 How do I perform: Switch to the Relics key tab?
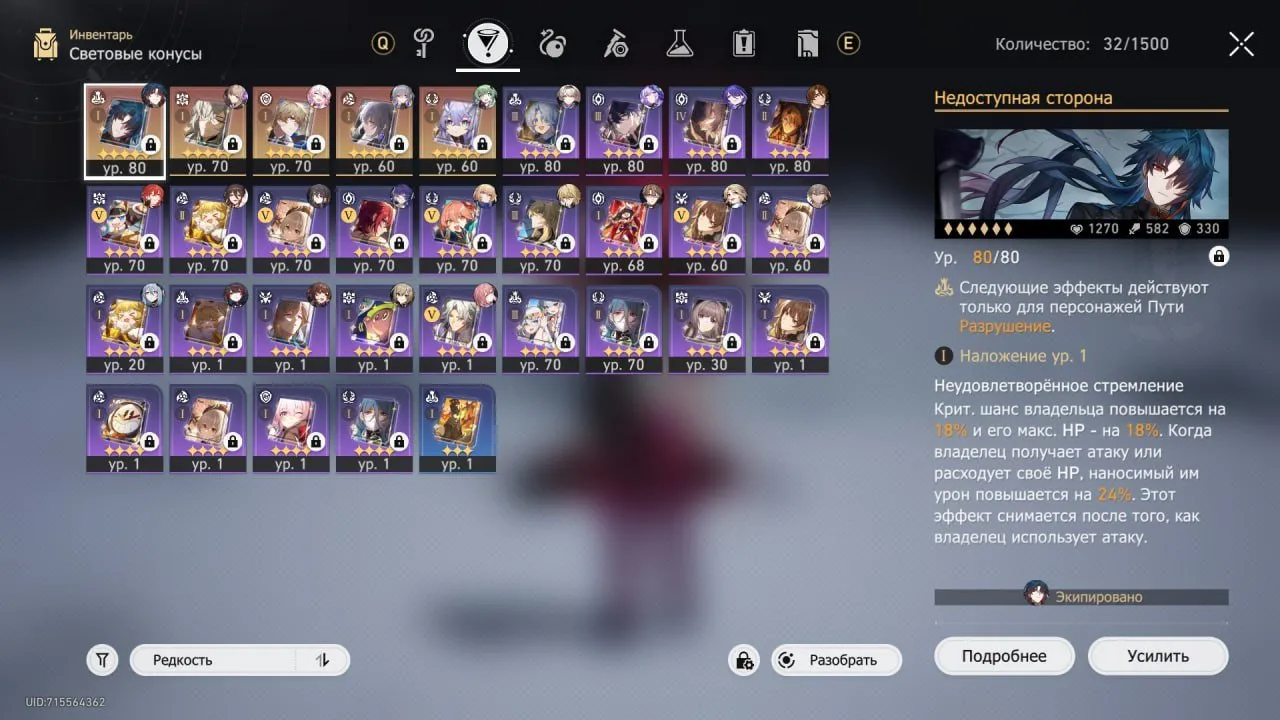[423, 43]
